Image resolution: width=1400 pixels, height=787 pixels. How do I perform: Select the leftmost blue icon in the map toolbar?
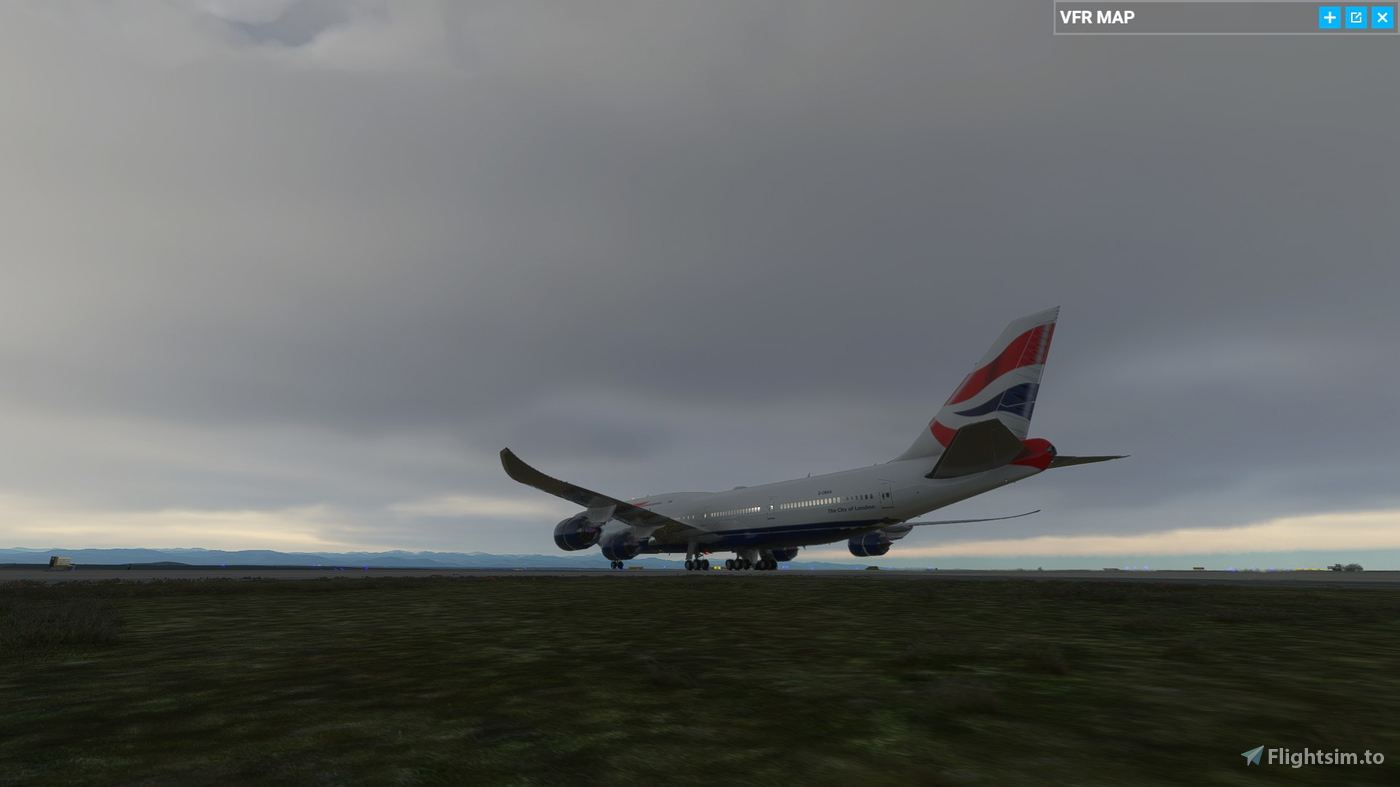1329,17
